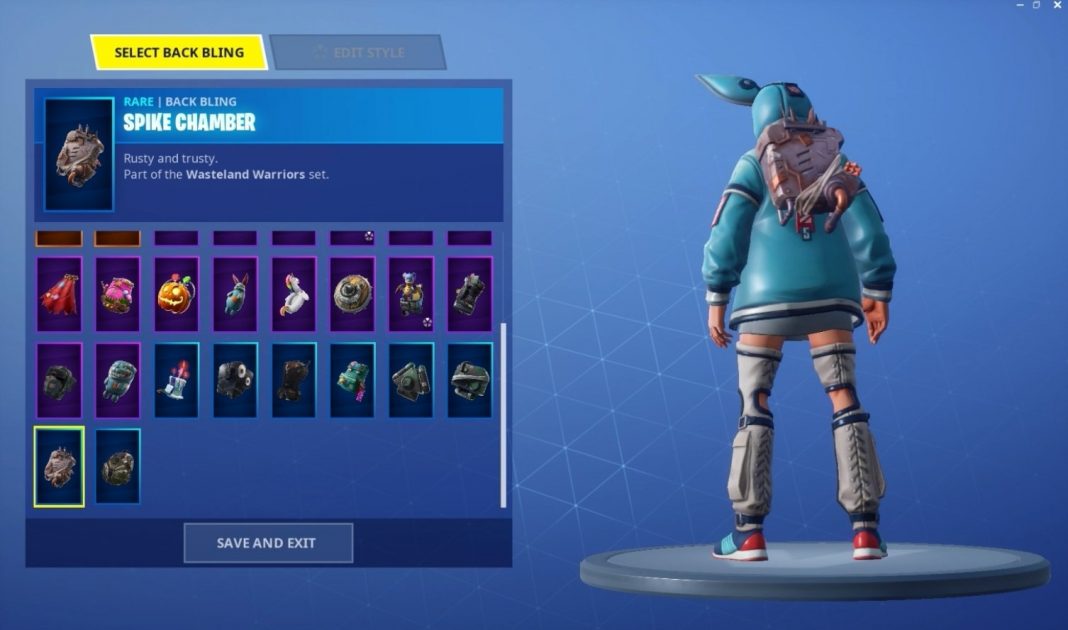Choose the pink flowery backpack back bling
This screenshot has width=1068, height=630.
coord(118,294)
